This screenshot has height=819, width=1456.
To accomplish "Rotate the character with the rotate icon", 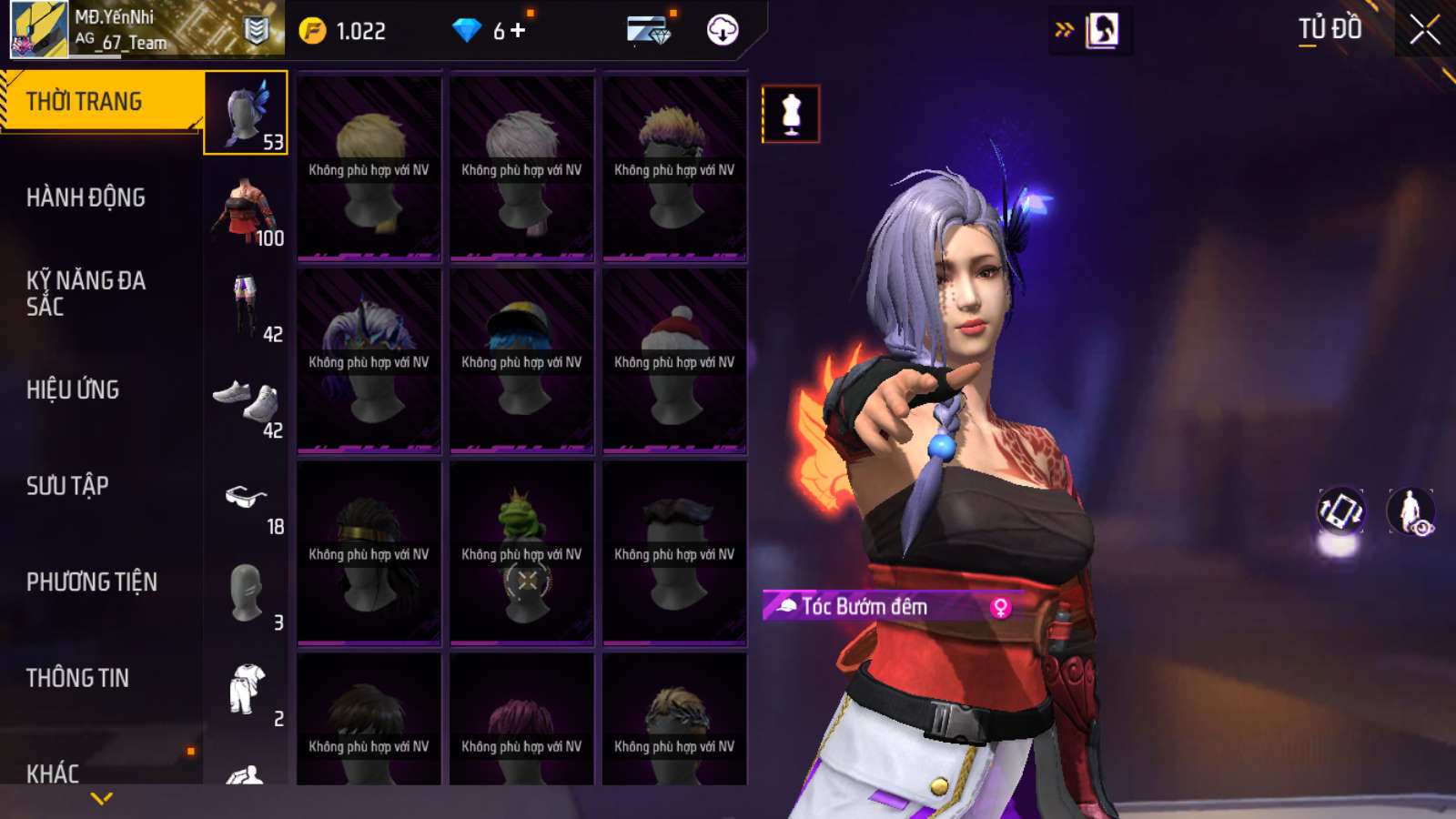I will tap(1340, 511).
